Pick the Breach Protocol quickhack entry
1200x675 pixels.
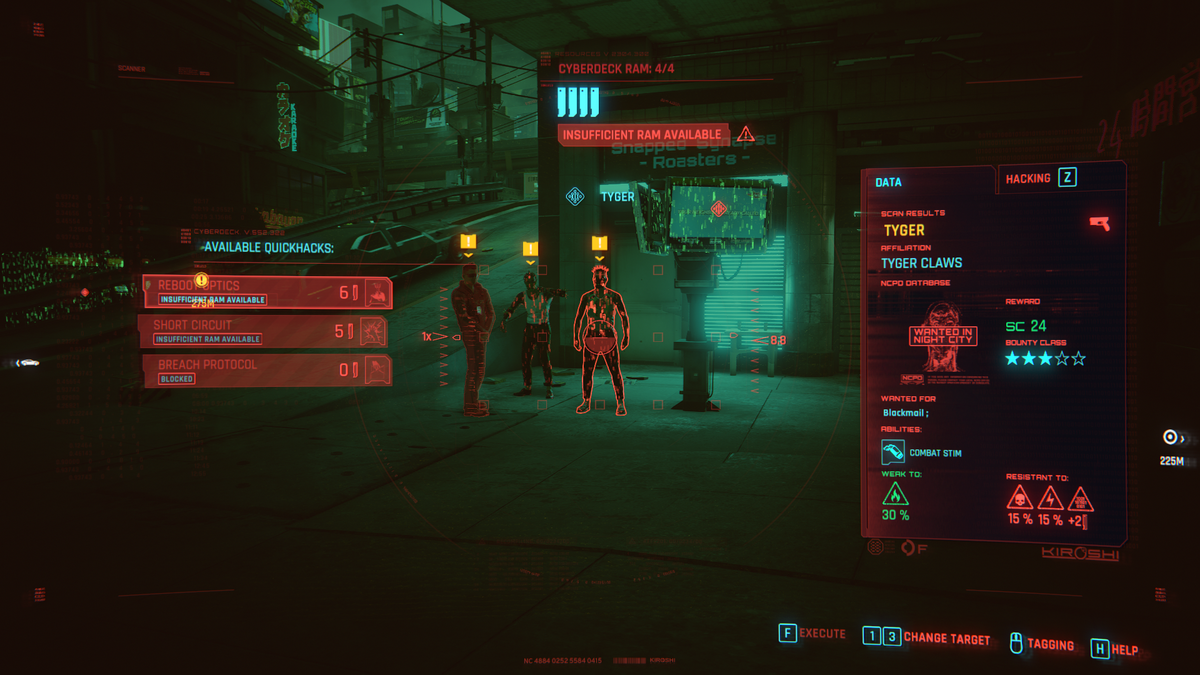[x=266, y=370]
